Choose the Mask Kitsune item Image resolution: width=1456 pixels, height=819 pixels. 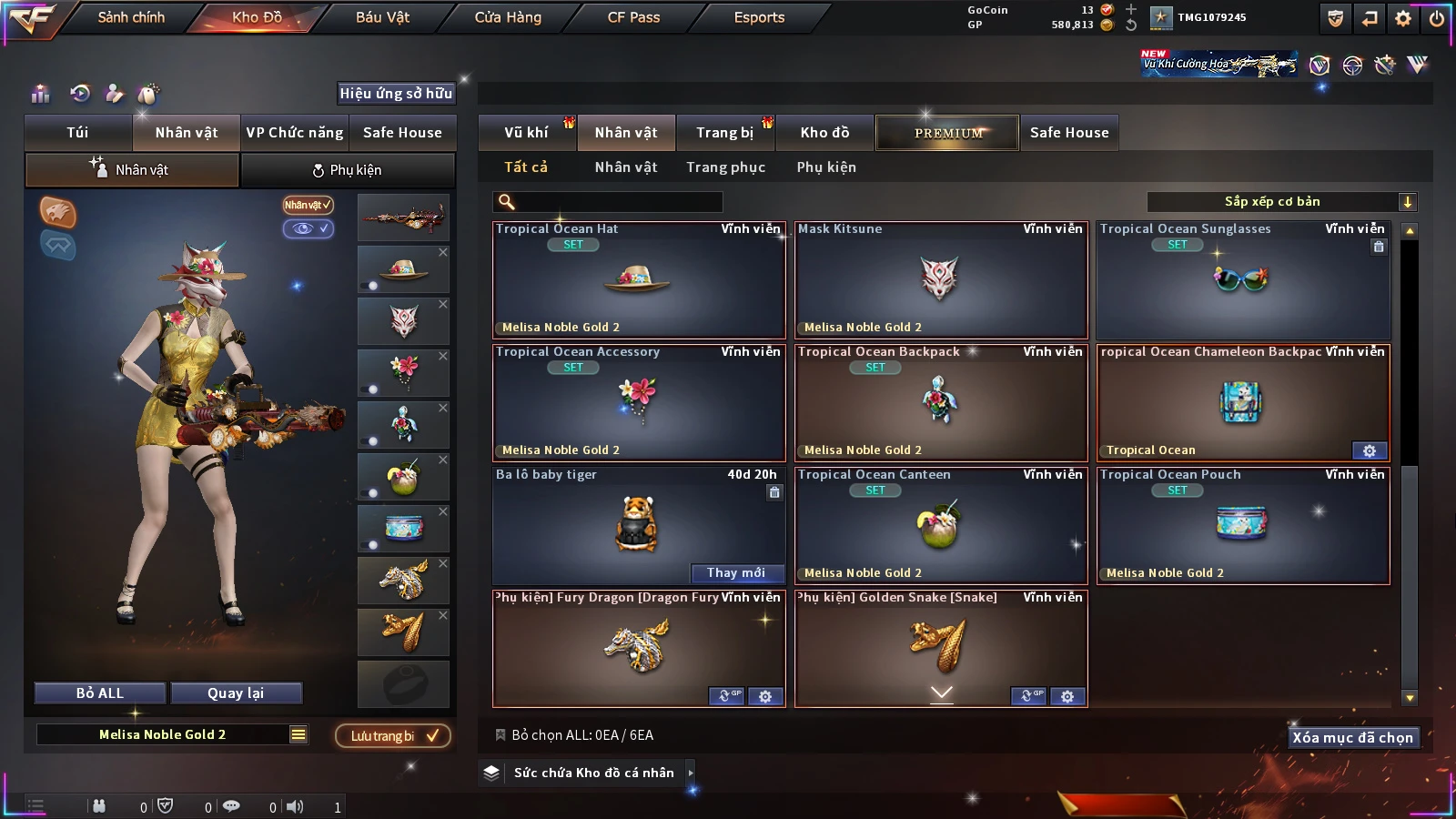(940, 280)
